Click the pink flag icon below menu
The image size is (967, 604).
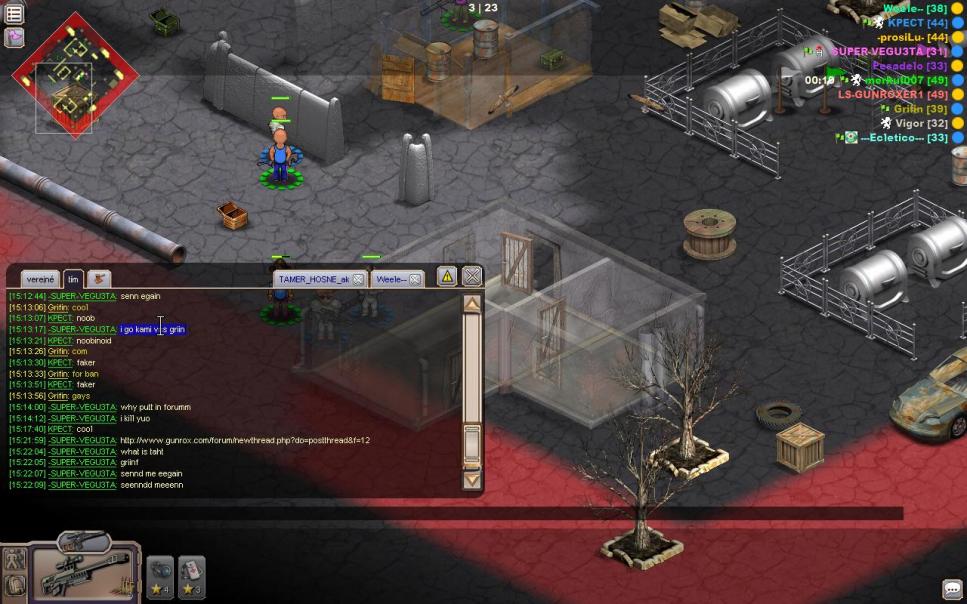click(x=15, y=37)
